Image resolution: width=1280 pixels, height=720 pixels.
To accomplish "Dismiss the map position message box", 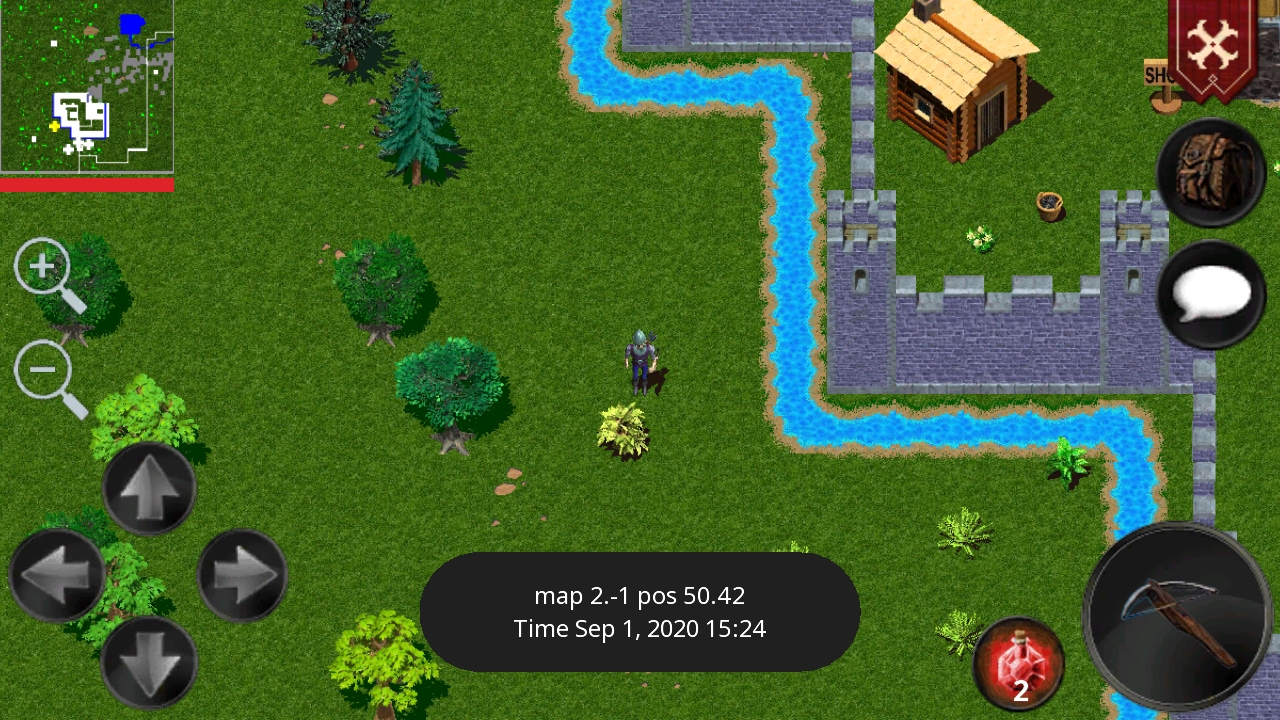I will pos(640,608).
